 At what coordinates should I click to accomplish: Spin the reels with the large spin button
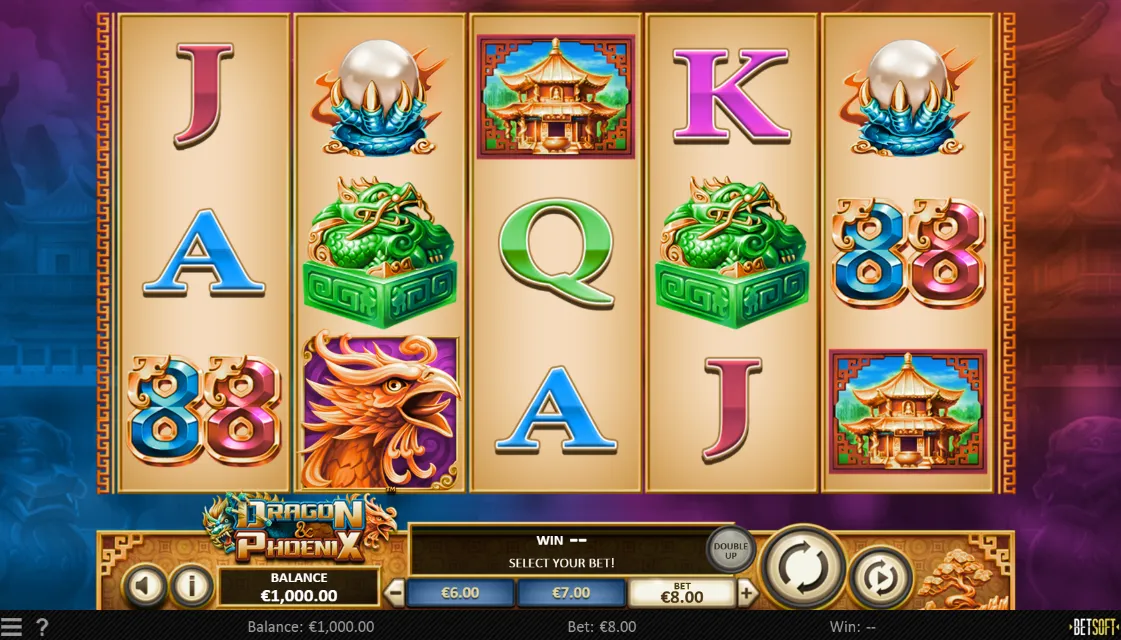pos(803,567)
